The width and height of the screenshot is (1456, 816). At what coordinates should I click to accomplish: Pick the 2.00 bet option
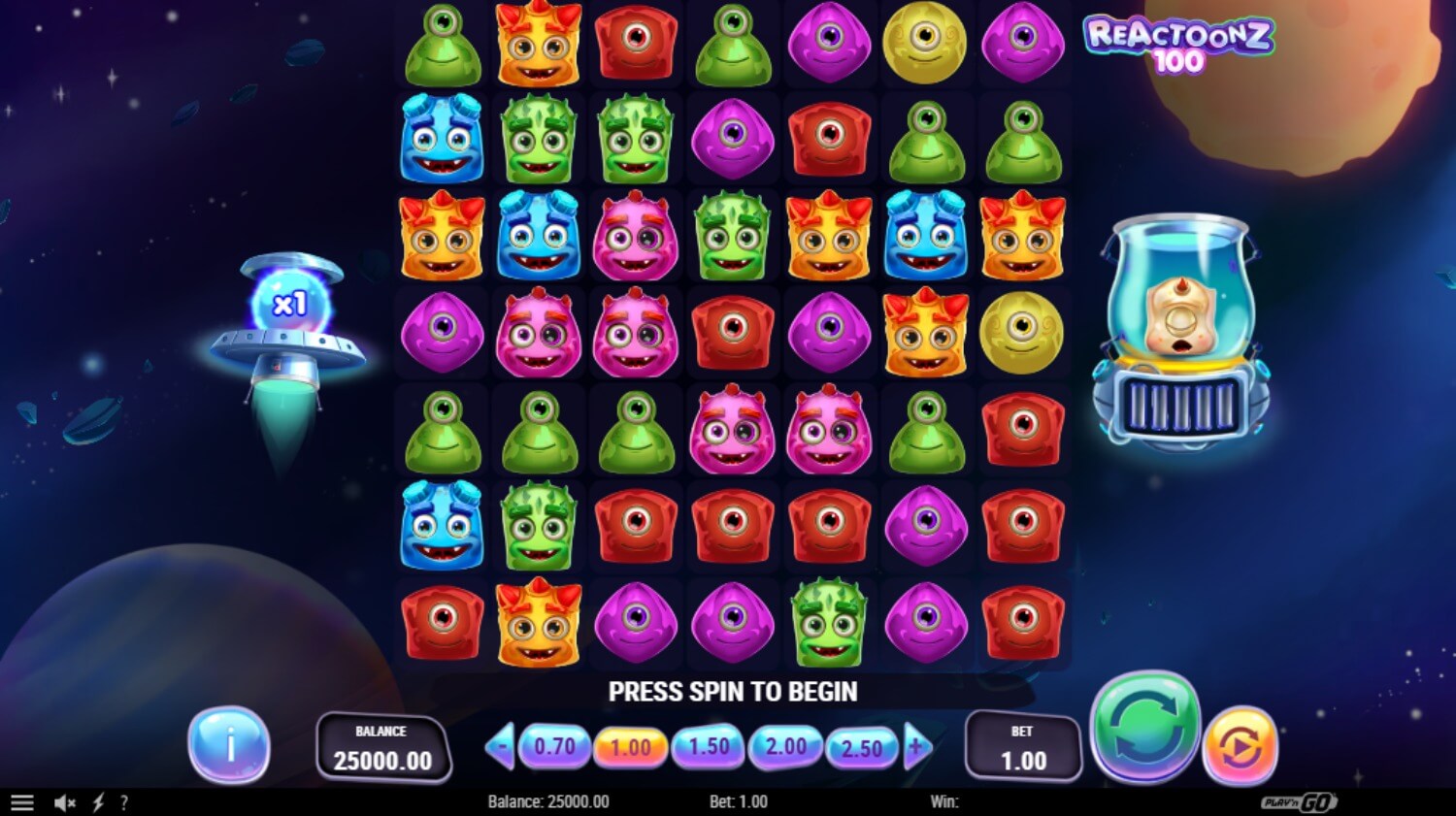pyautogui.click(x=785, y=746)
